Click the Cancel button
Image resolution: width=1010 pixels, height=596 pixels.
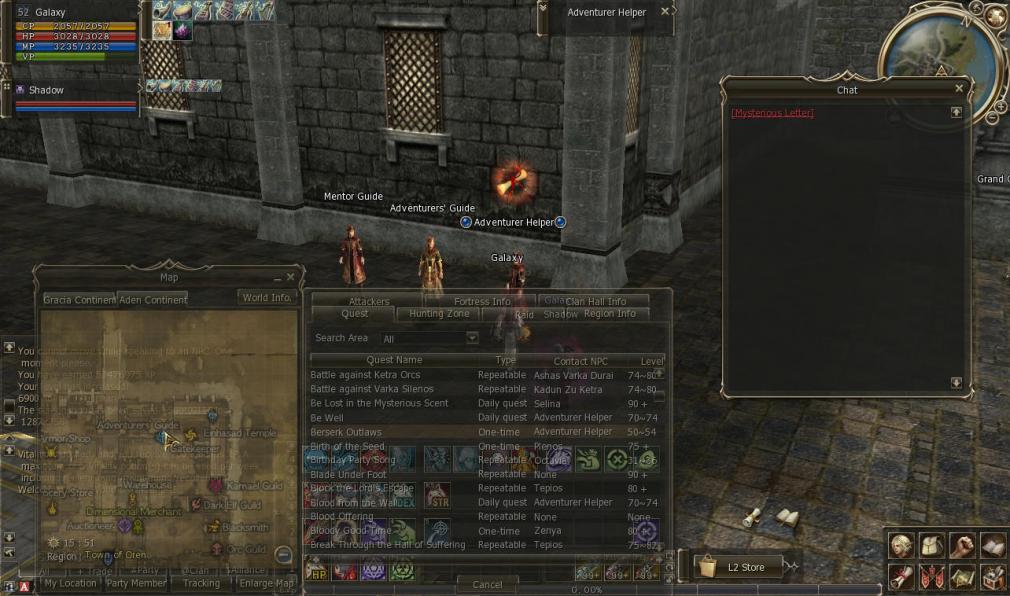click(487, 584)
